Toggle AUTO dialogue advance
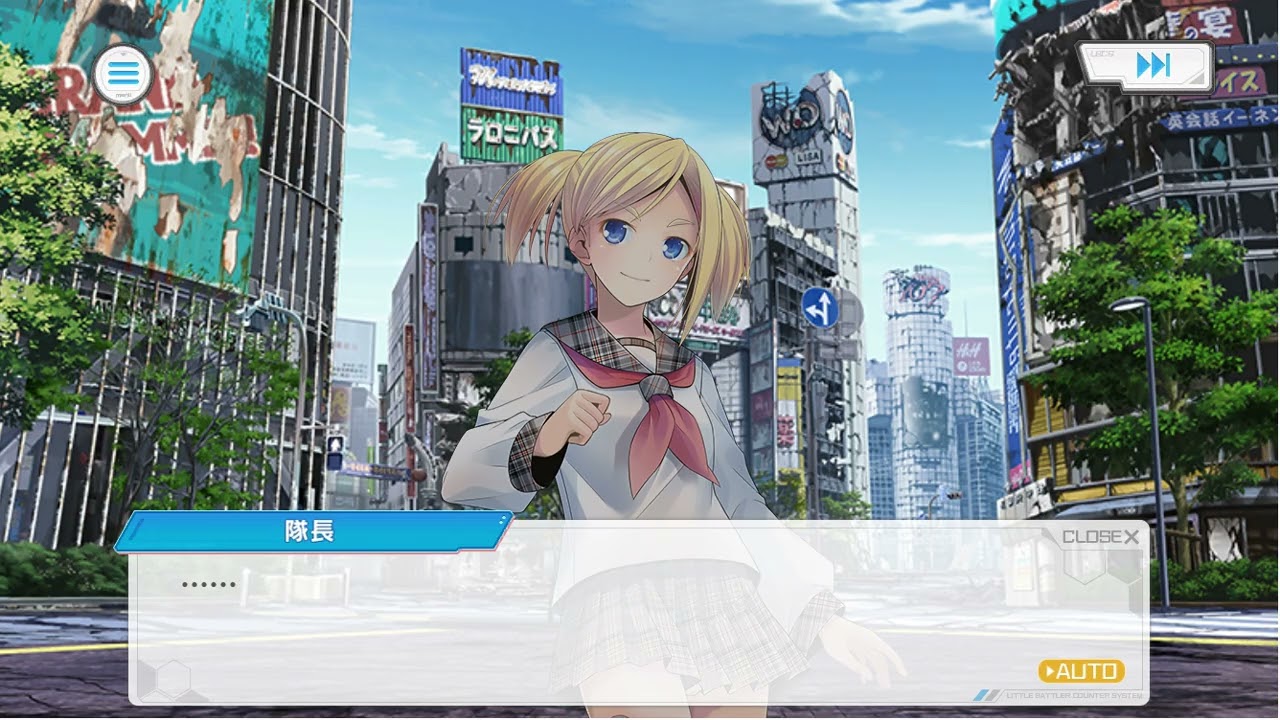The height and width of the screenshot is (720, 1280). click(x=1081, y=671)
